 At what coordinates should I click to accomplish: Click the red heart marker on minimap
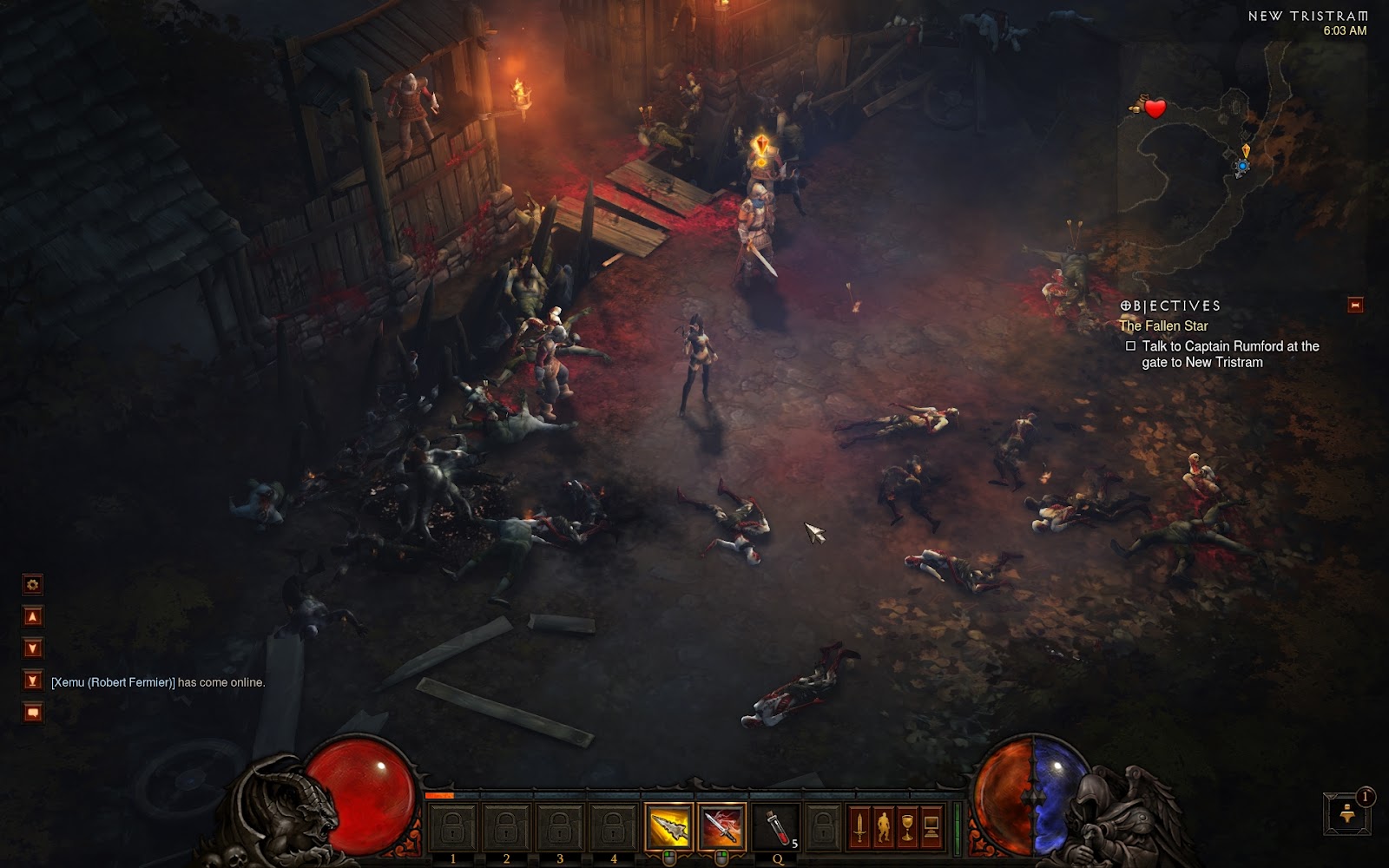coord(1155,108)
